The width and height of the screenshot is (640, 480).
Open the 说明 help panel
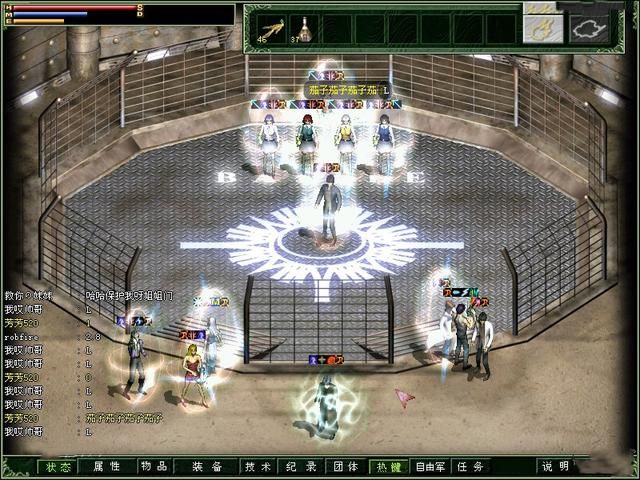click(x=556, y=467)
